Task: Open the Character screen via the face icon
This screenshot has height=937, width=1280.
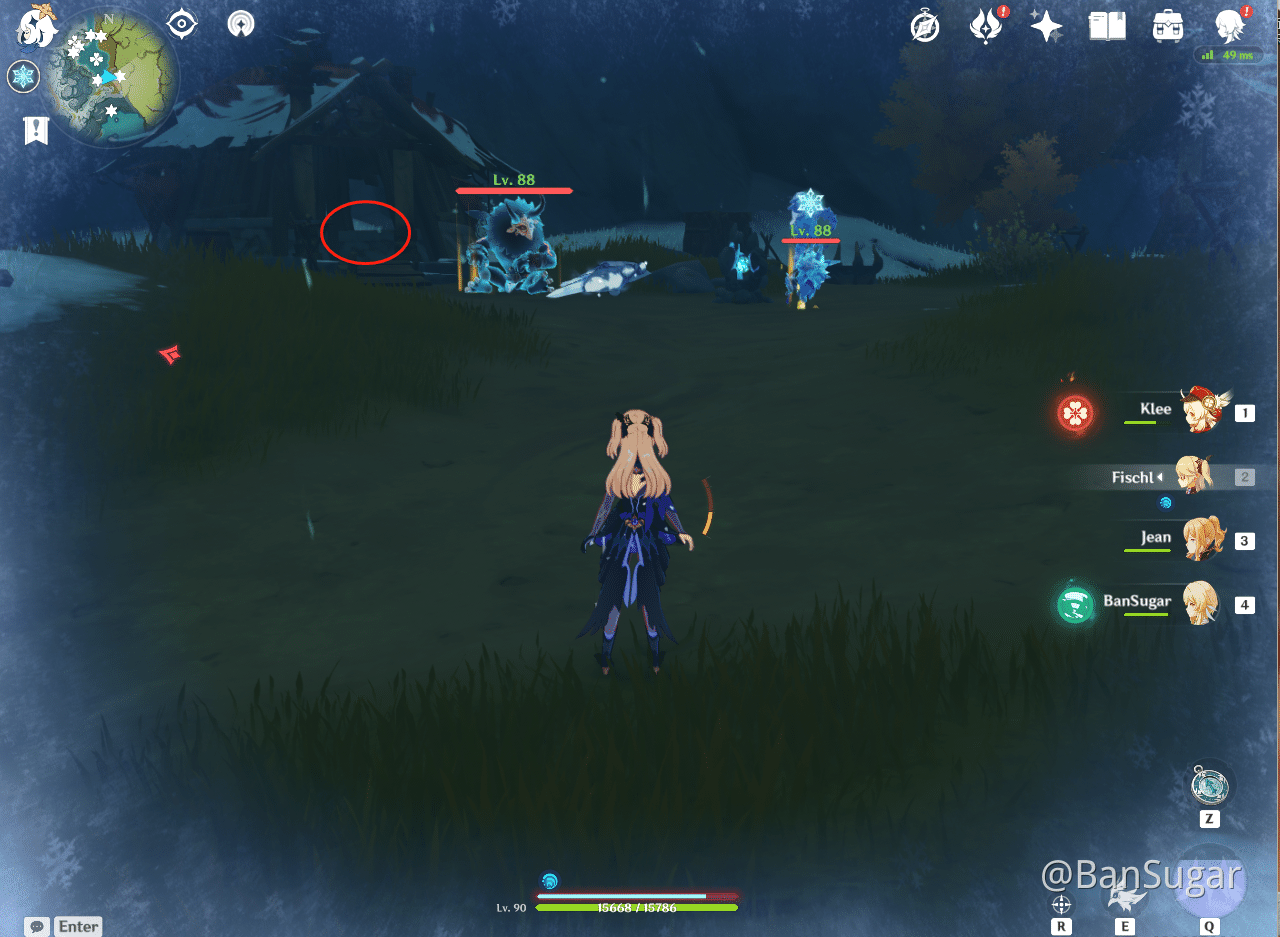Action: [x=1228, y=26]
